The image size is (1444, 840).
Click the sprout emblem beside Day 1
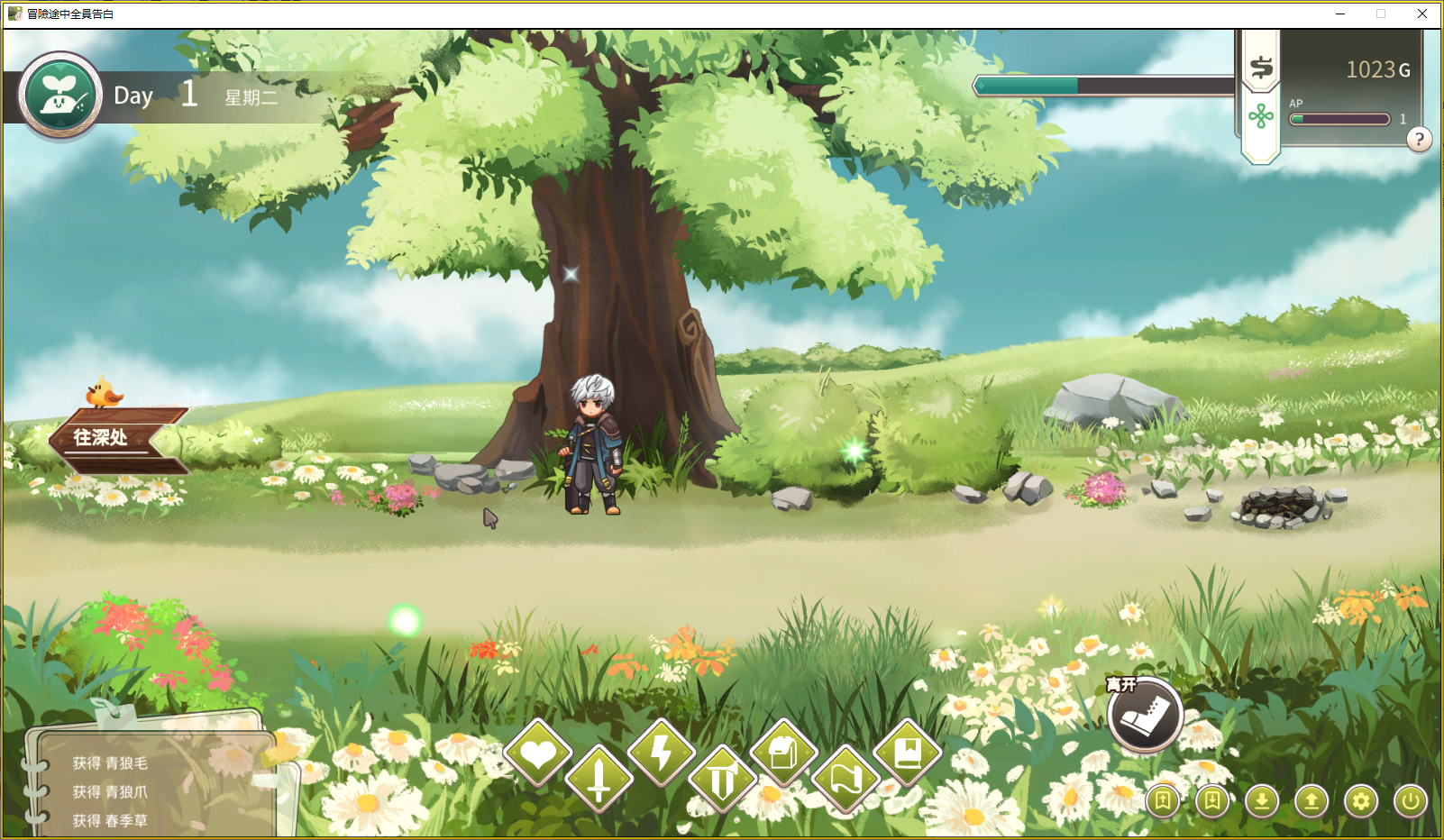(60, 96)
